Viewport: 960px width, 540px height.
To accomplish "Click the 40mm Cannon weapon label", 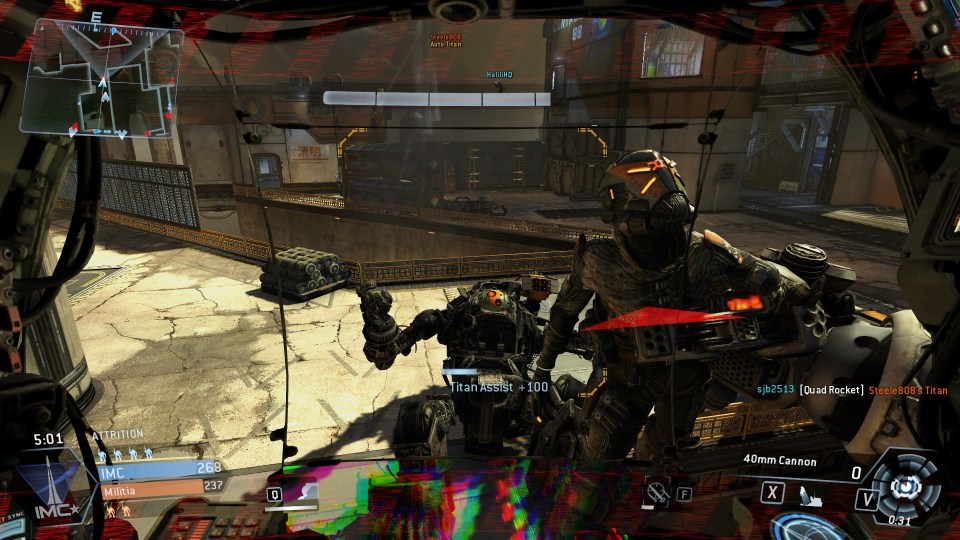I will coord(780,461).
